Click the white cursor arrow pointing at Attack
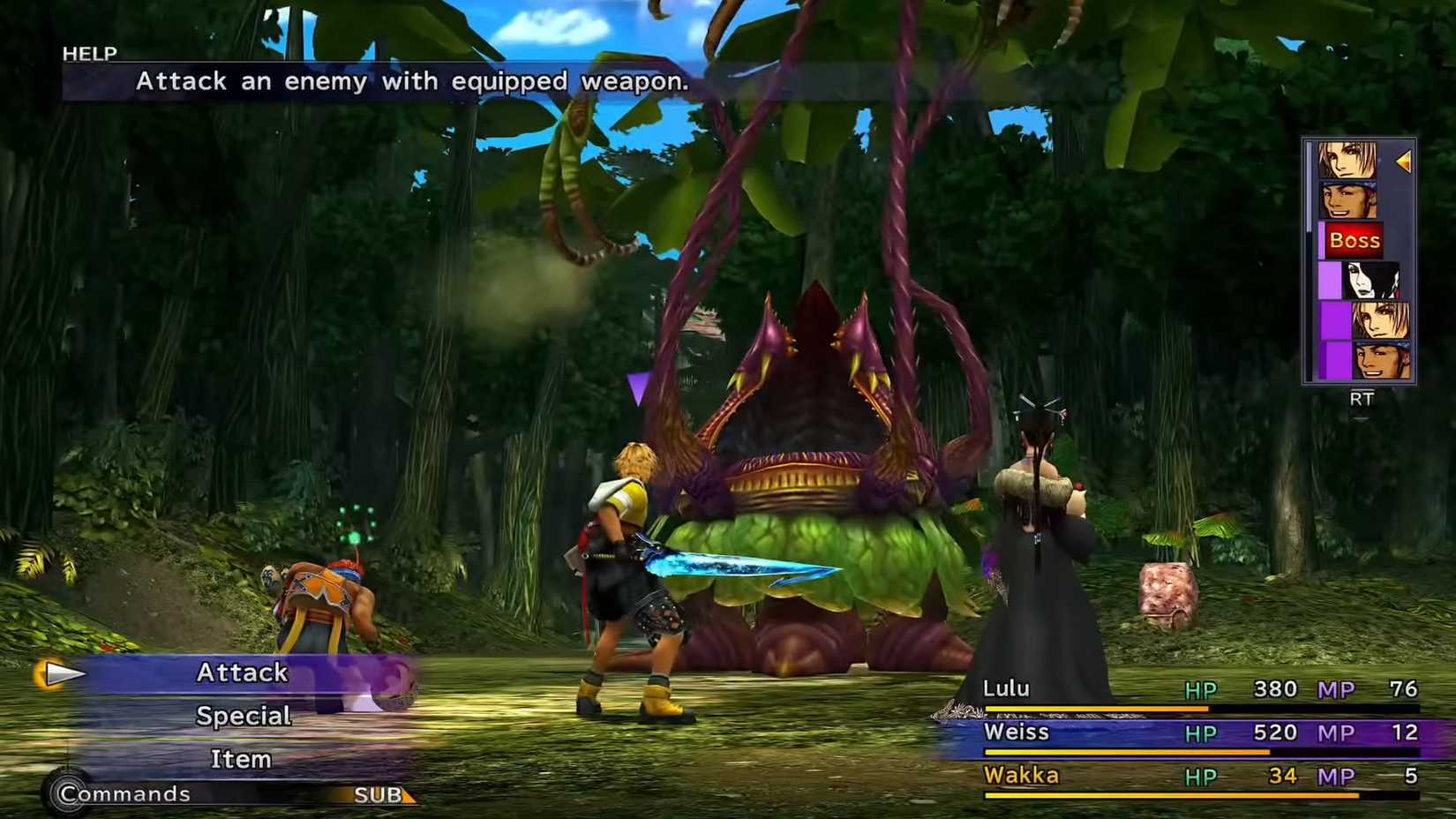 tap(60, 675)
